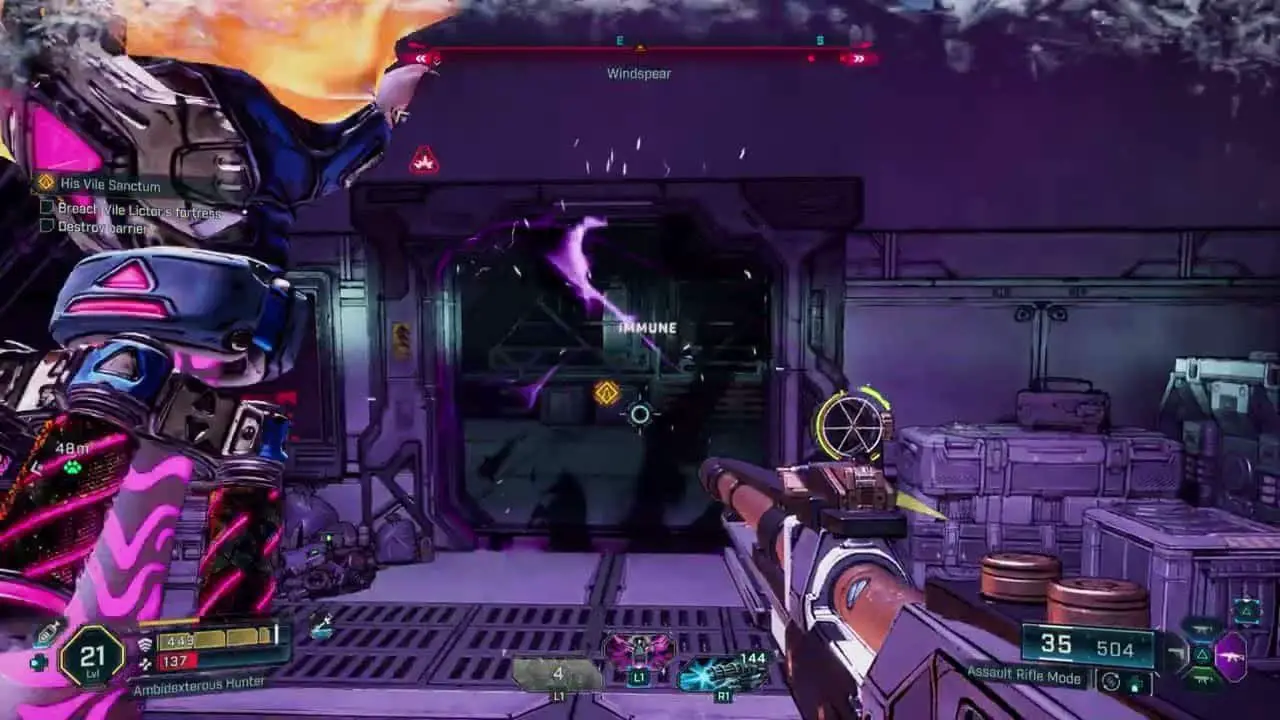
Task: Click the level 21 octagon badge
Action: (92, 656)
